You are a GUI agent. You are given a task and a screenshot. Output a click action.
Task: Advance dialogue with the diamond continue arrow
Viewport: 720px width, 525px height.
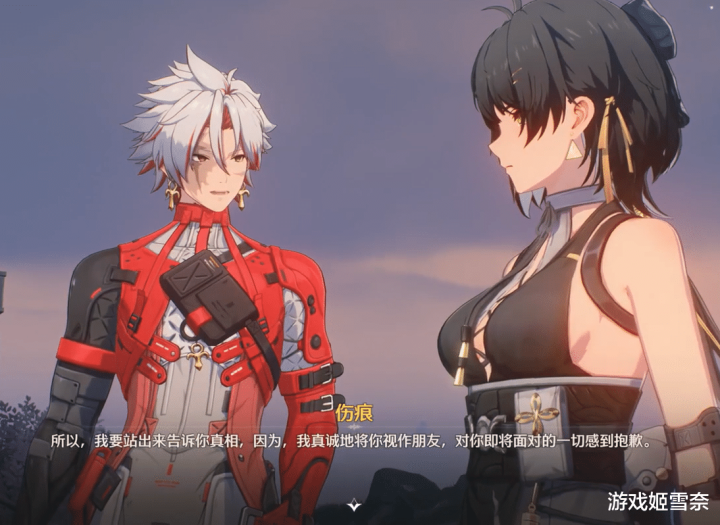click(x=352, y=506)
